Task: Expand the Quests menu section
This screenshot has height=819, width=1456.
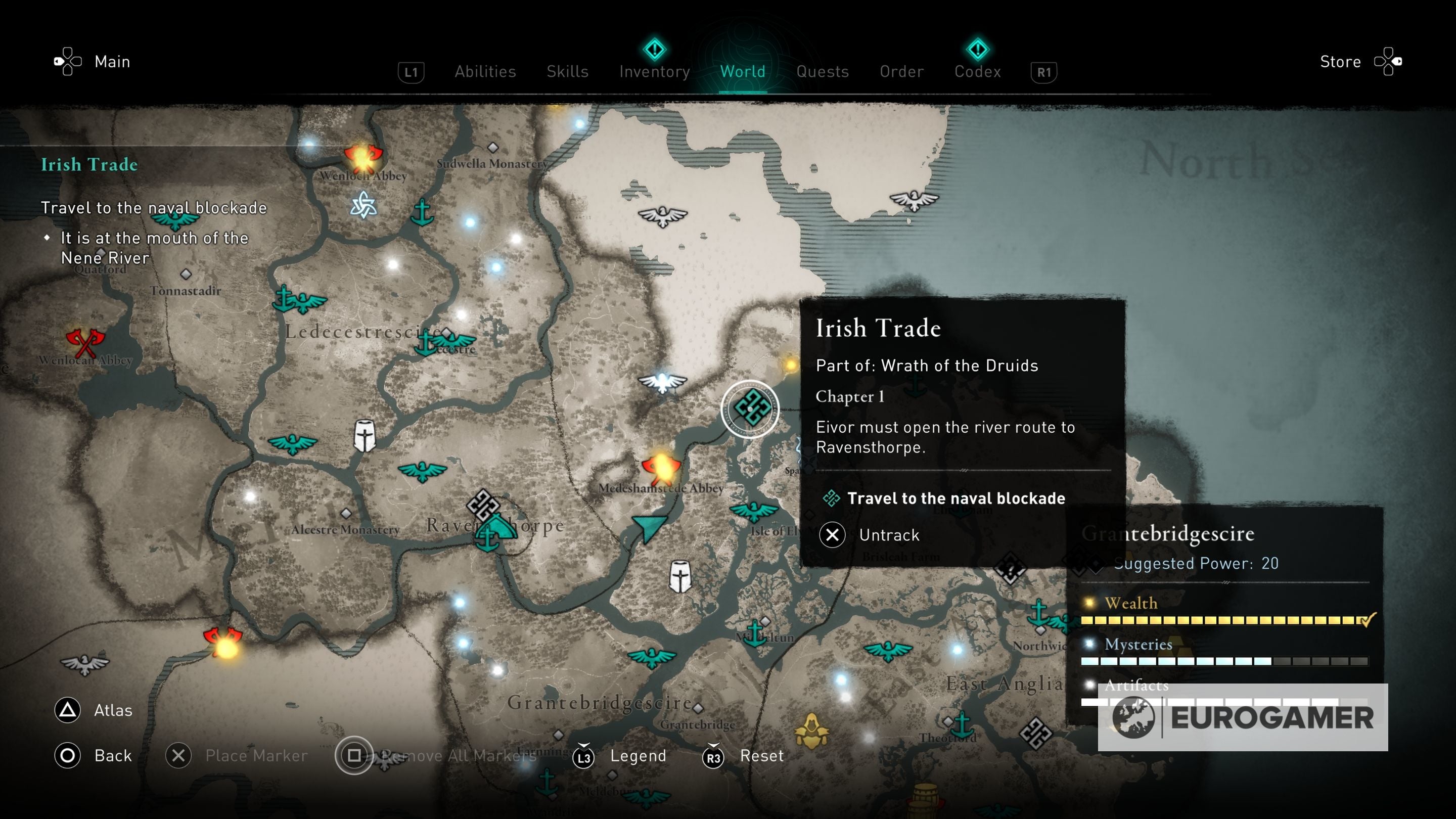Action: coord(823,71)
